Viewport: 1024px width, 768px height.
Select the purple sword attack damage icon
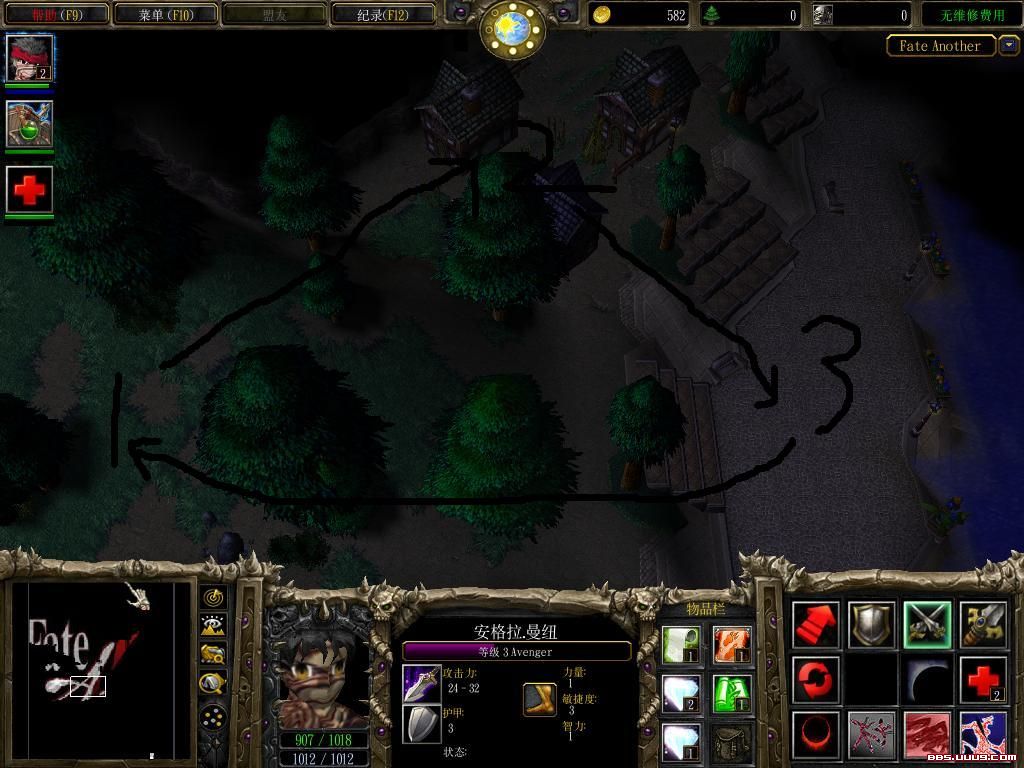click(421, 683)
